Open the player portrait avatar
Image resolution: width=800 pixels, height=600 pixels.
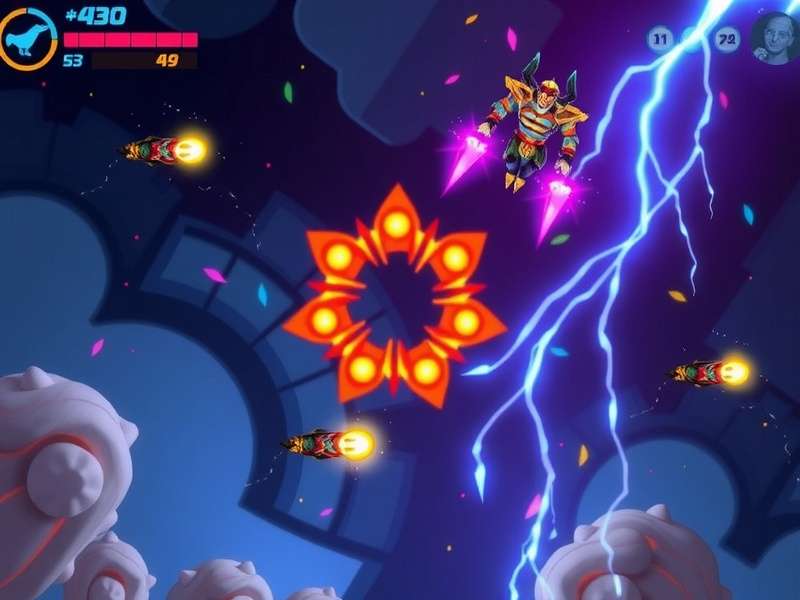[x=776, y=38]
